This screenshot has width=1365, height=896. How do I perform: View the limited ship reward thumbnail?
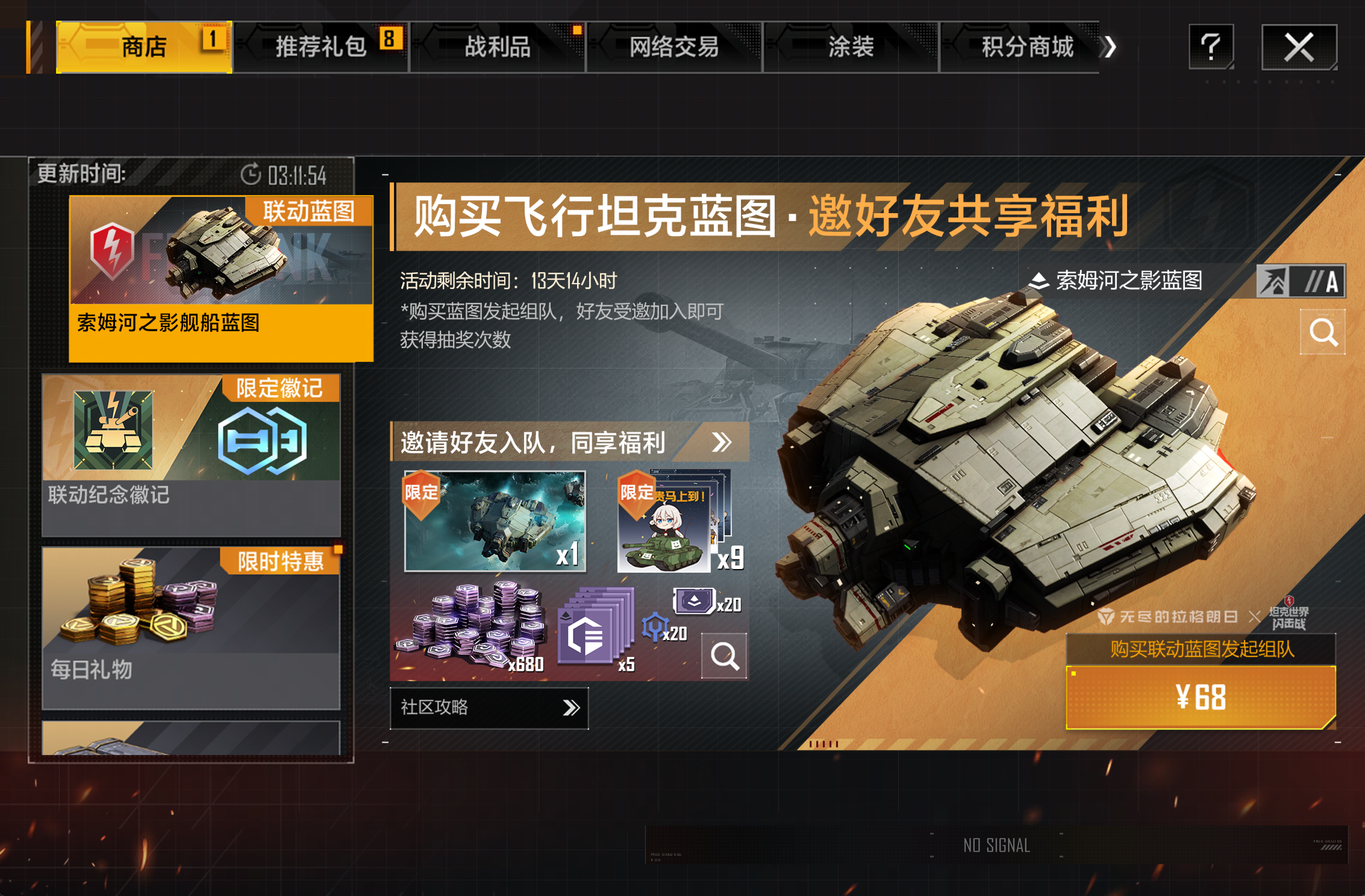495,521
